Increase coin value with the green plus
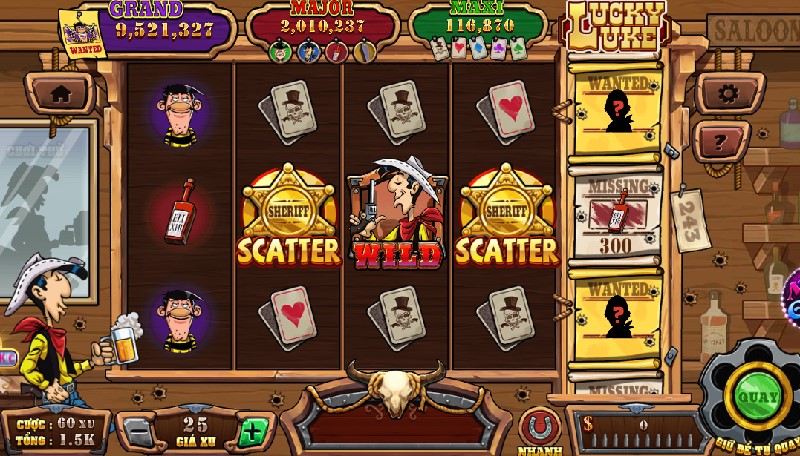This screenshot has height=456, width=800. tap(252, 433)
